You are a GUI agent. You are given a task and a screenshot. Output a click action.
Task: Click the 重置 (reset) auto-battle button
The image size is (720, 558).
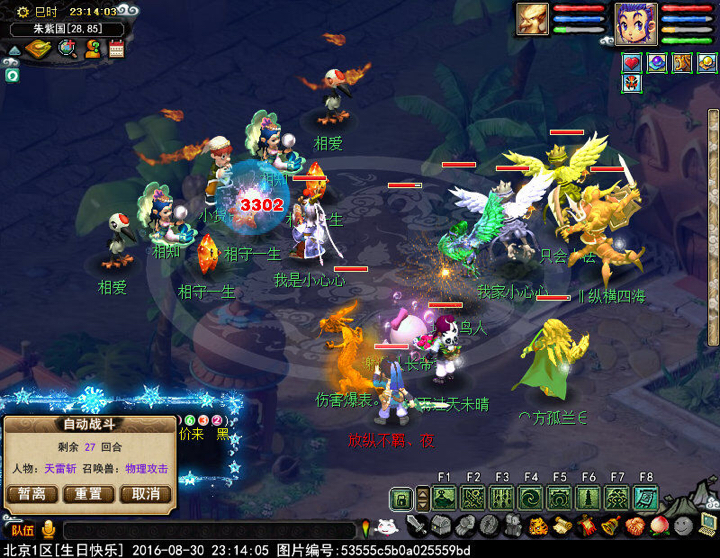click(x=88, y=494)
